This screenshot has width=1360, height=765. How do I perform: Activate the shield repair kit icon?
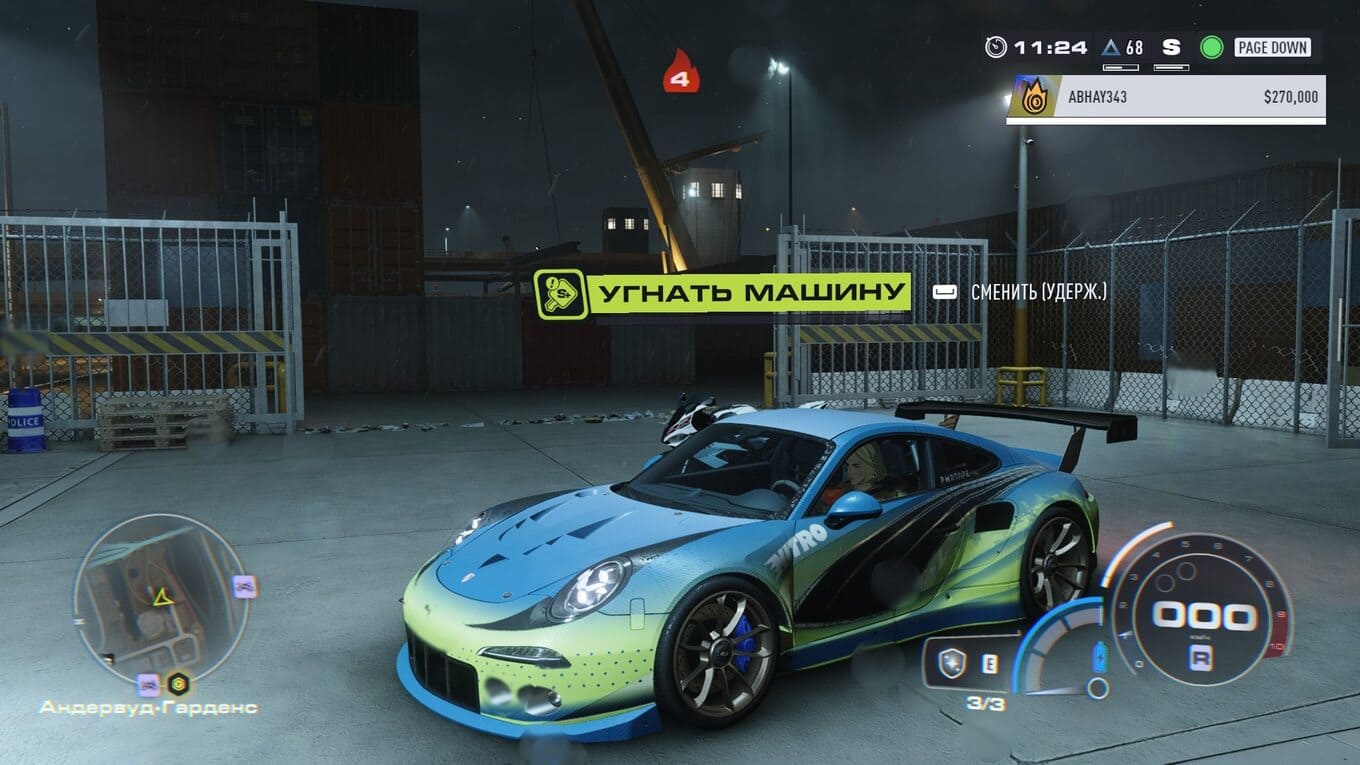pyautogui.click(x=951, y=663)
